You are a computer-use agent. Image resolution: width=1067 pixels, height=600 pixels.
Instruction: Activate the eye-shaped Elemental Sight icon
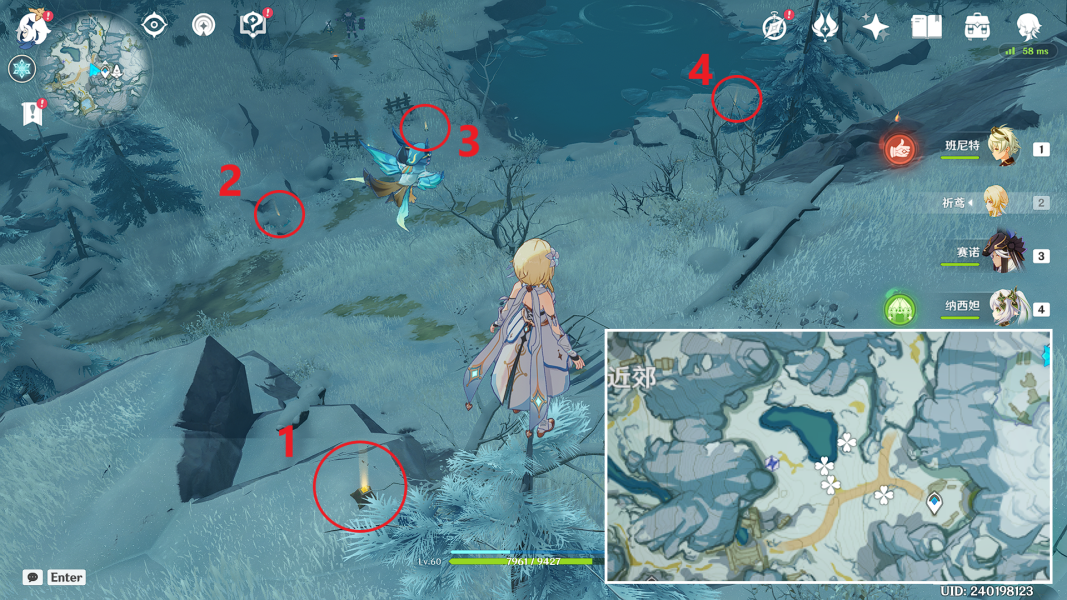tap(154, 25)
